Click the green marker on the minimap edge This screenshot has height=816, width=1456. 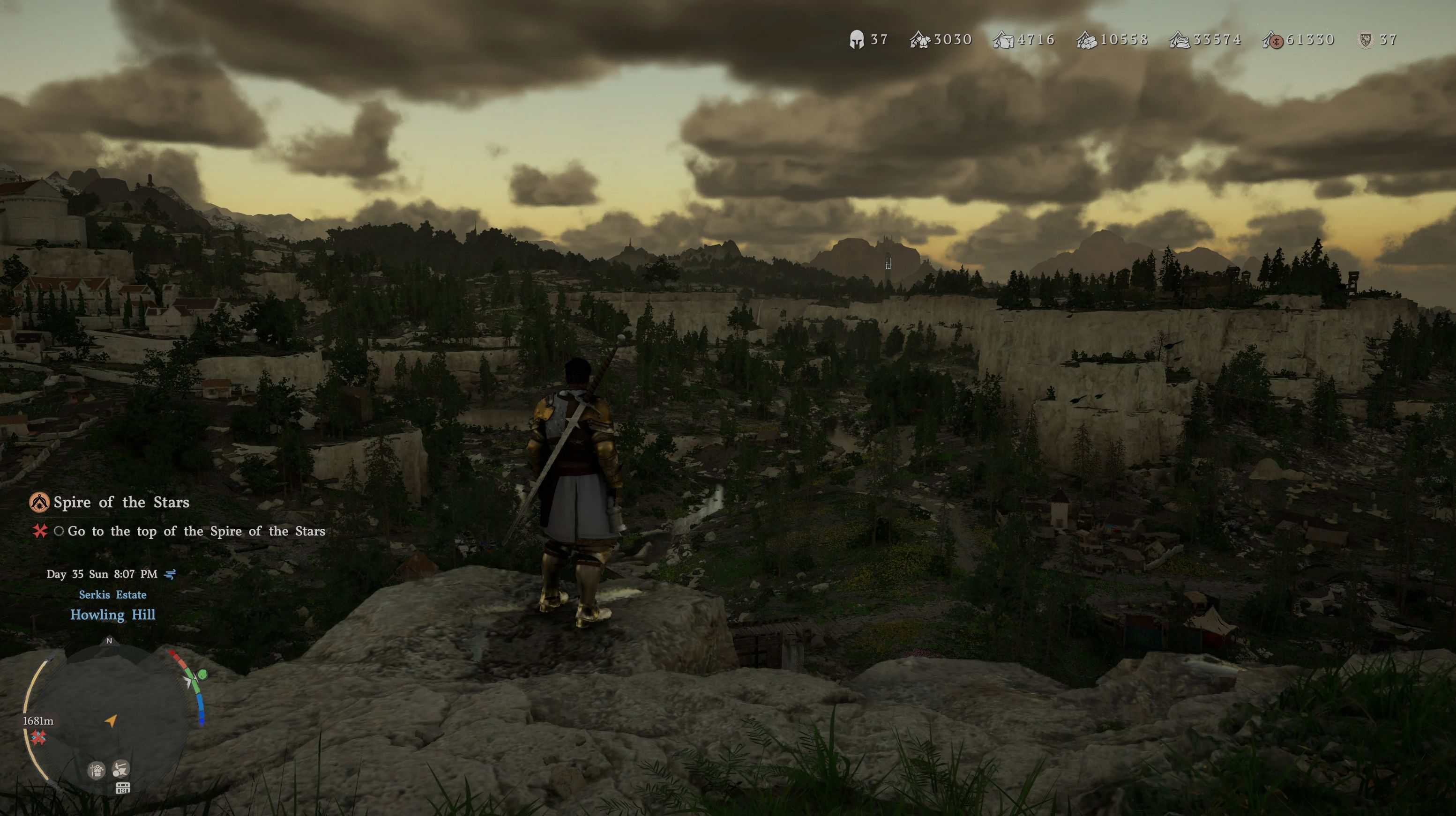pyautogui.click(x=202, y=674)
